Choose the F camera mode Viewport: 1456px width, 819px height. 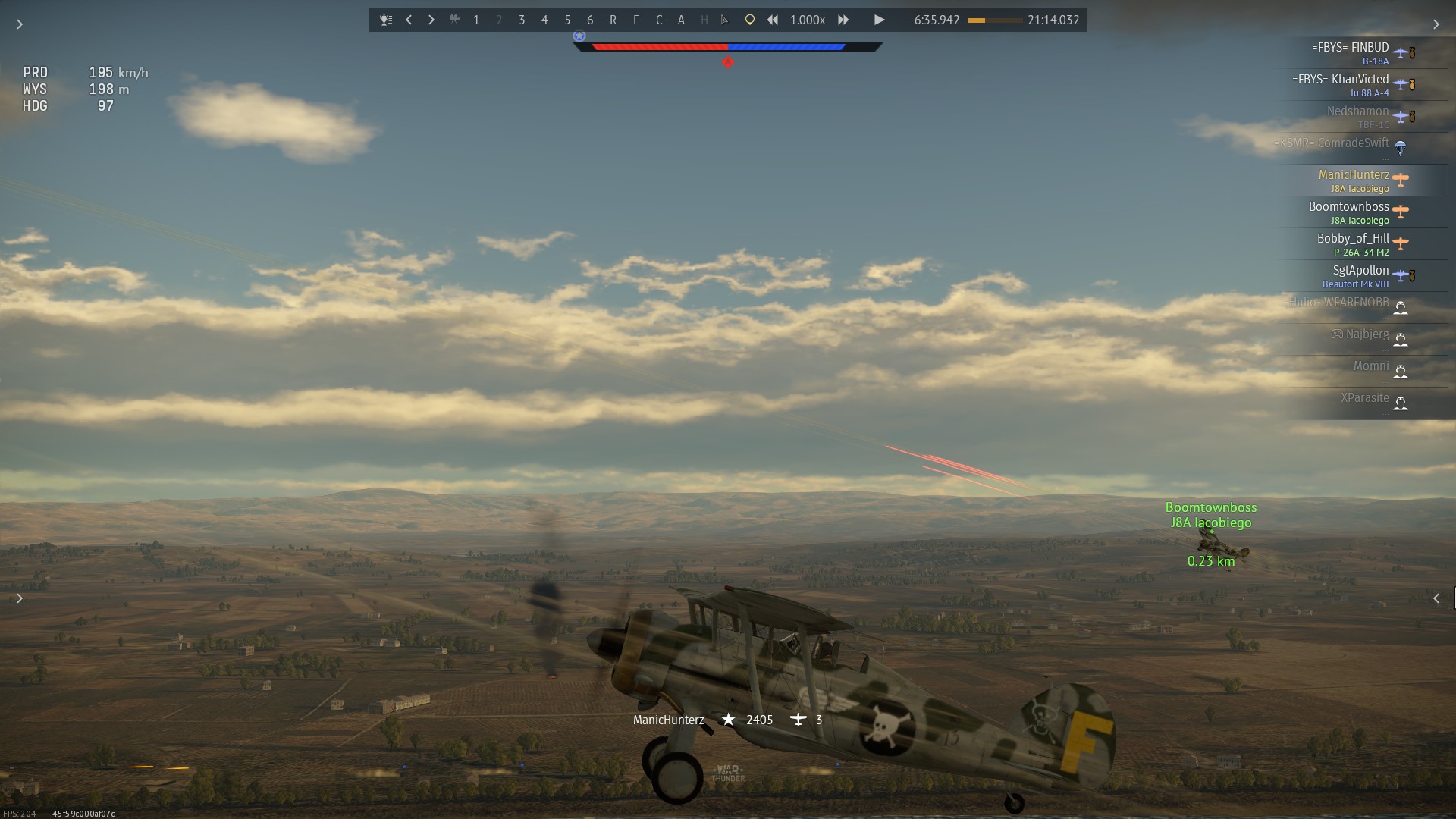[x=635, y=20]
